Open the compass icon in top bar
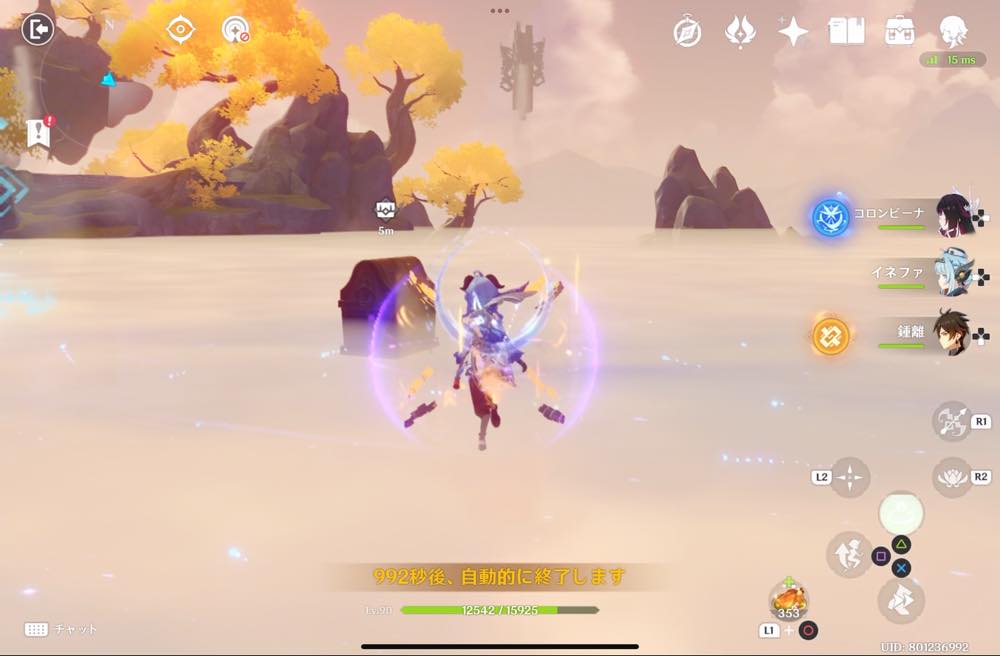Viewport: 1000px width, 656px height. [687, 32]
